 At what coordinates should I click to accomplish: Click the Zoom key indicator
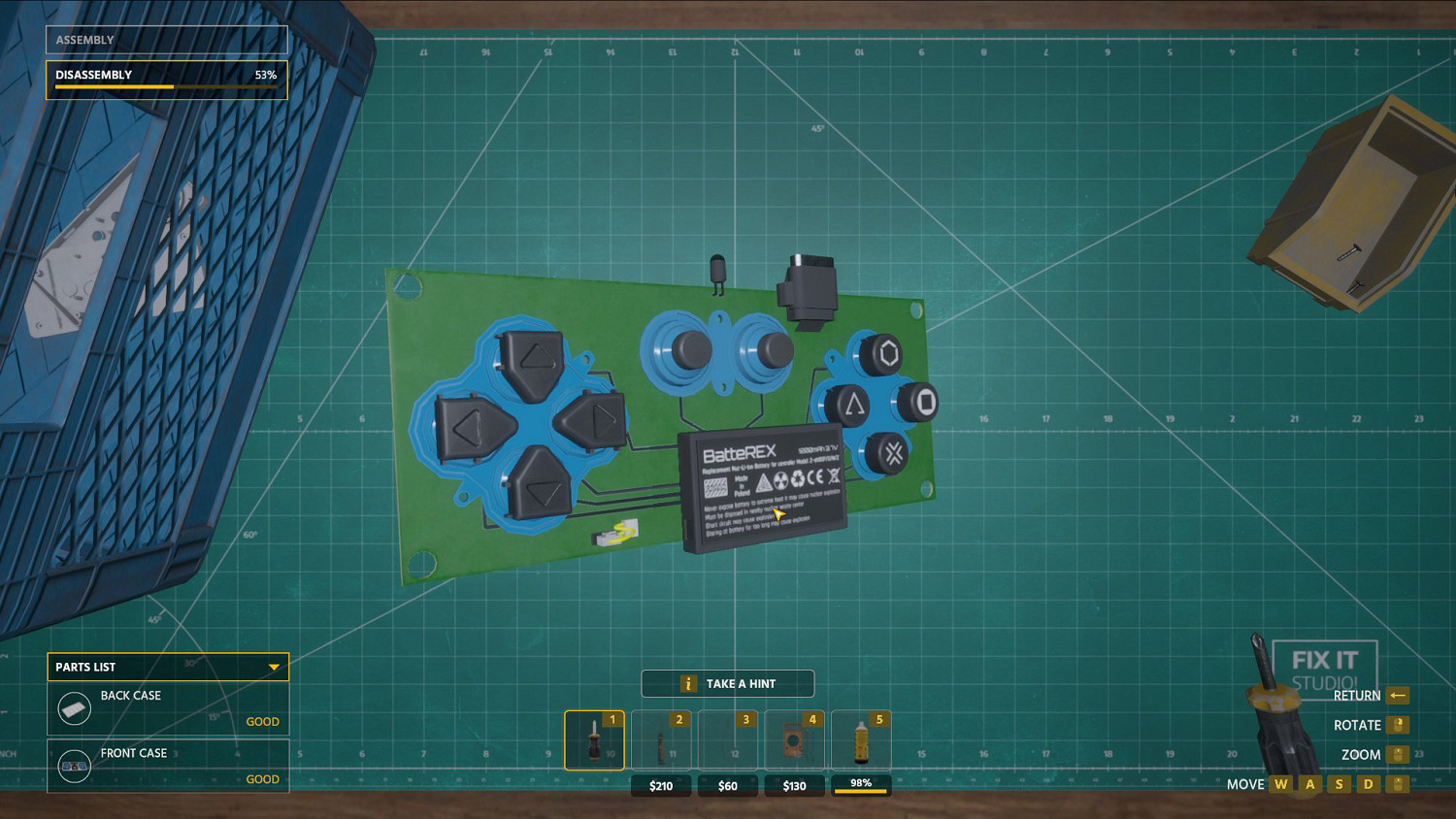(1400, 755)
